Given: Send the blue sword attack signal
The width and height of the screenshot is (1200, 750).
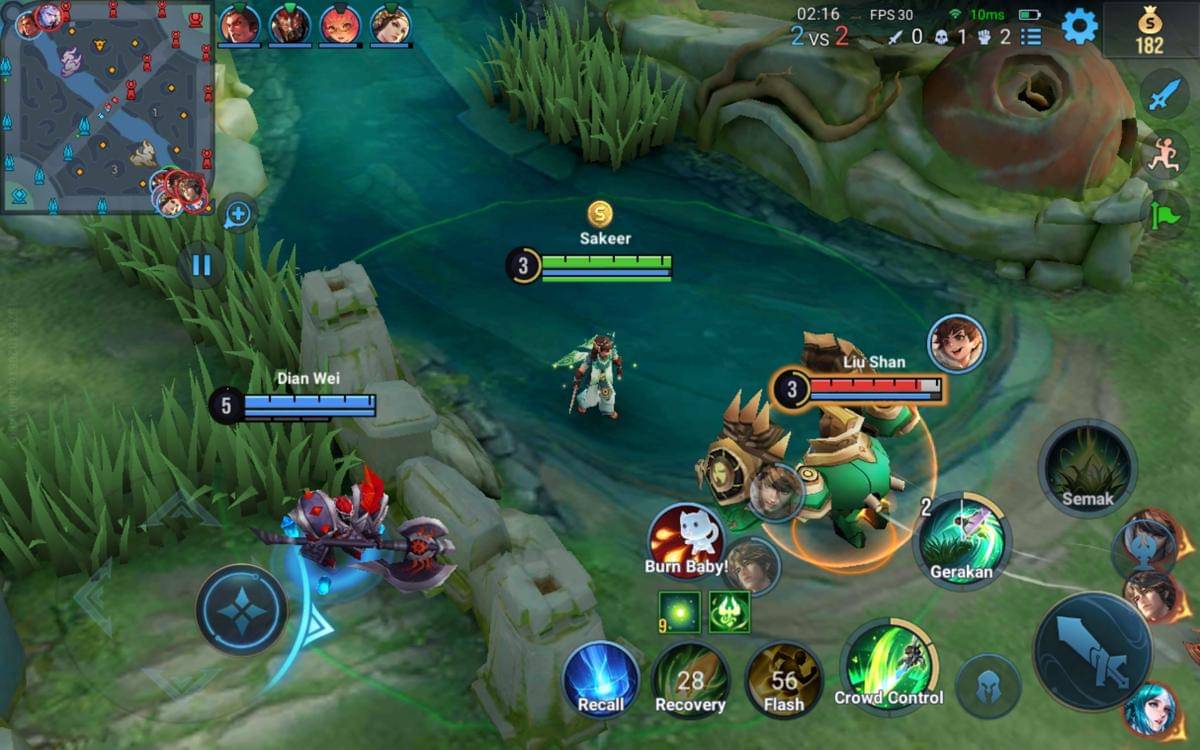Looking at the screenshot, I should 1164,95.
